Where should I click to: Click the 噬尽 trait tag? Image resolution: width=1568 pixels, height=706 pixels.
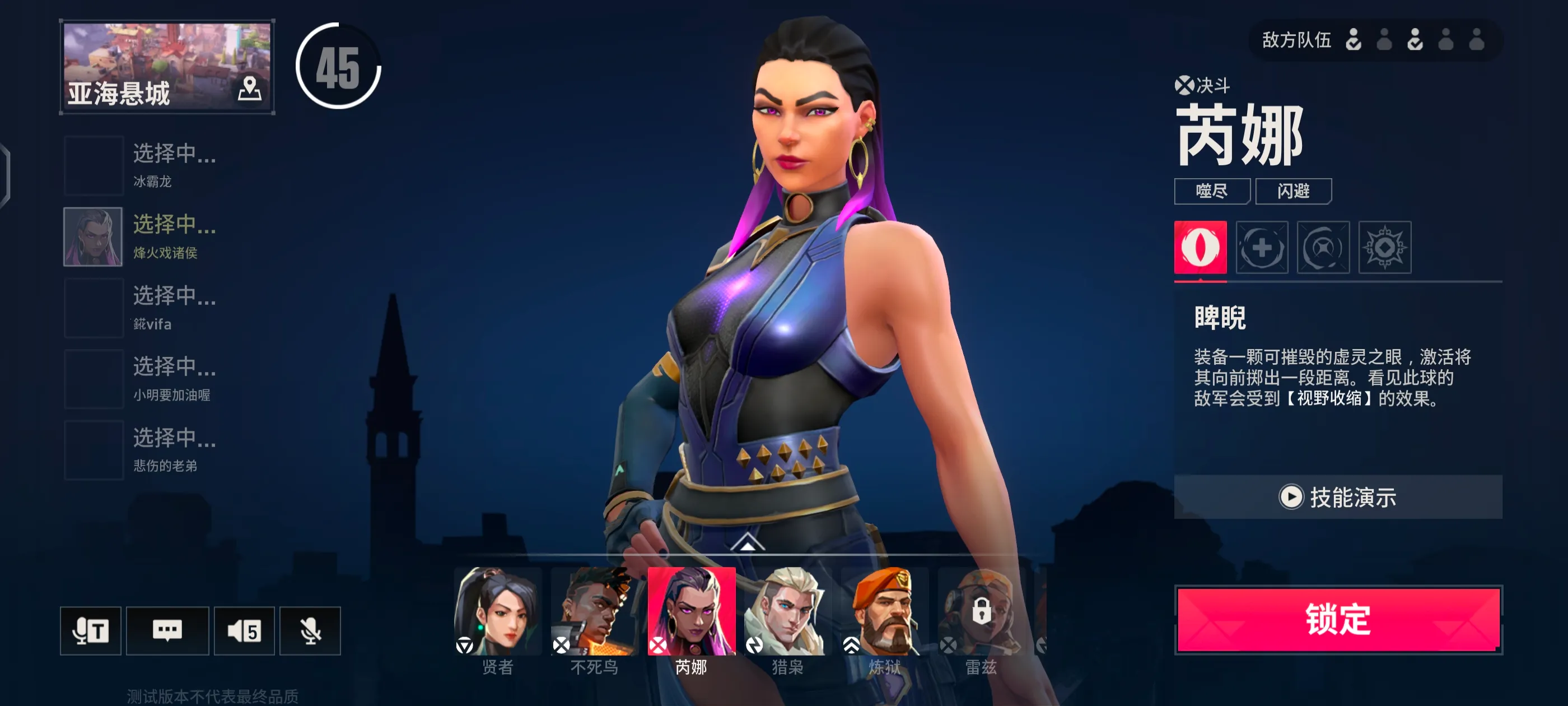(x=1211, y=191)
